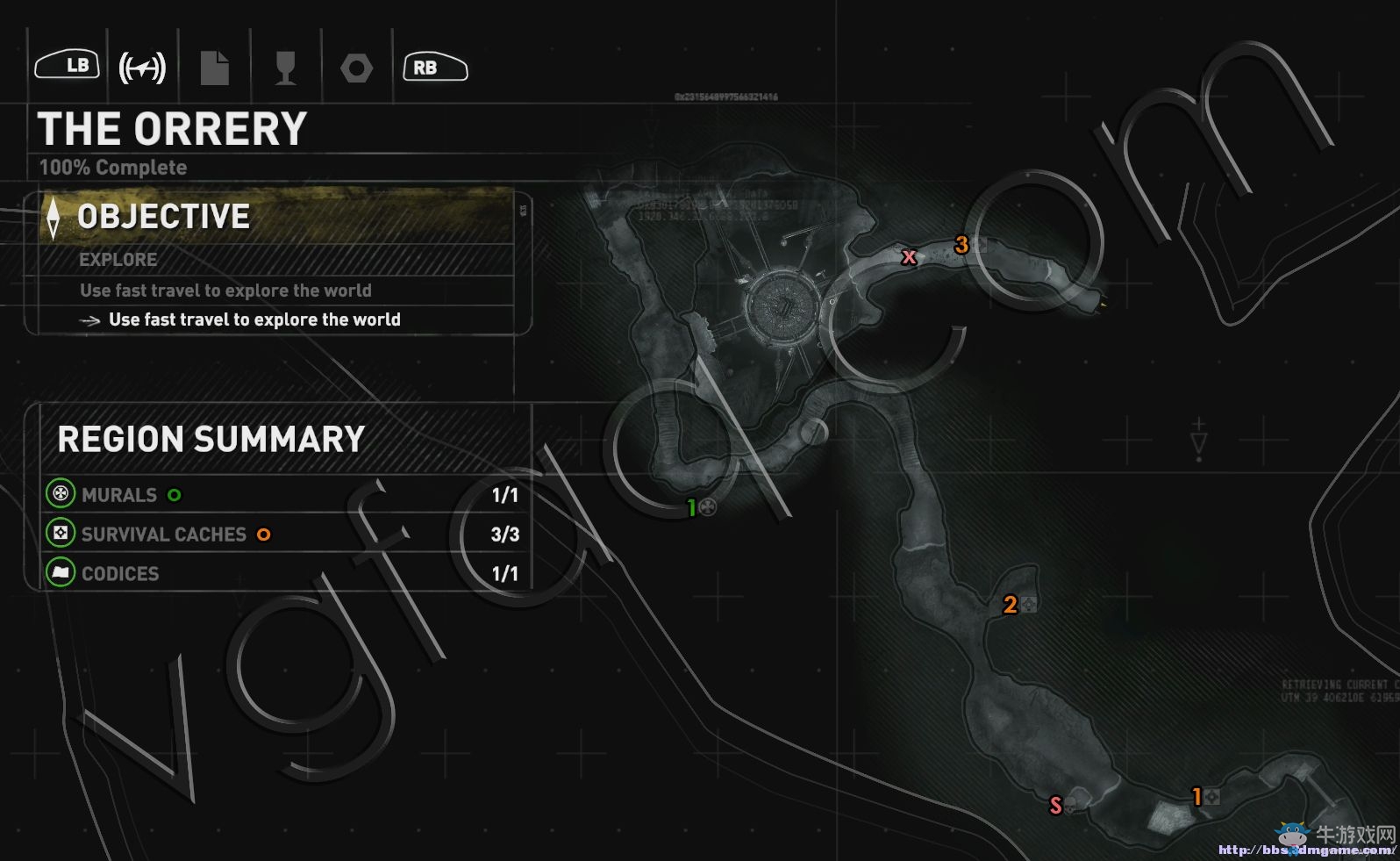Click the mural marker beside green 1

pos(708,506)
